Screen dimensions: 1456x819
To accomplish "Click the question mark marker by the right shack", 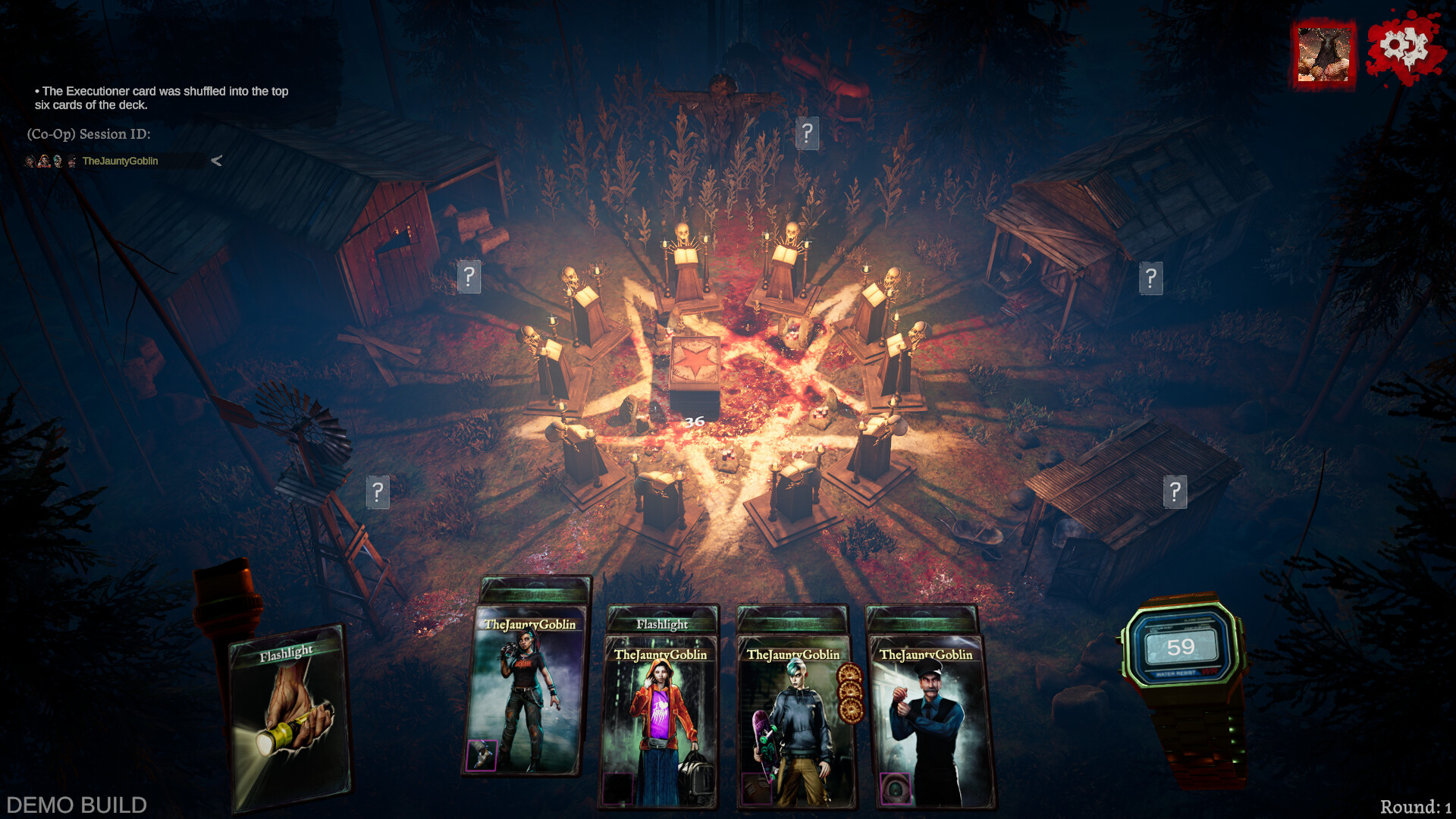I will 1176,492.
